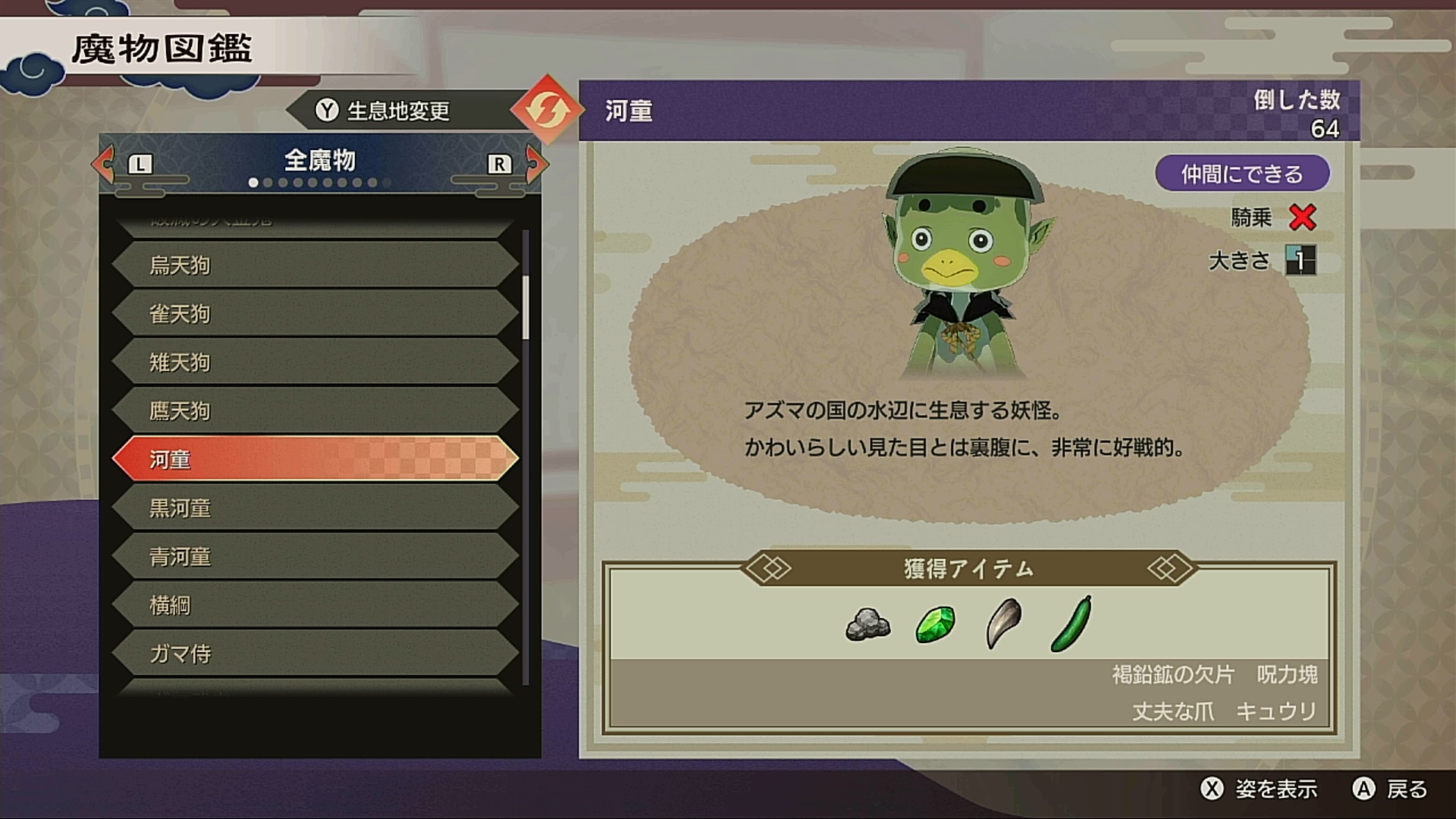Open the 雉天狗 monster entry
Viewport: 1456px width, 819px height.
pyautogui.click(x=315, y=362)
